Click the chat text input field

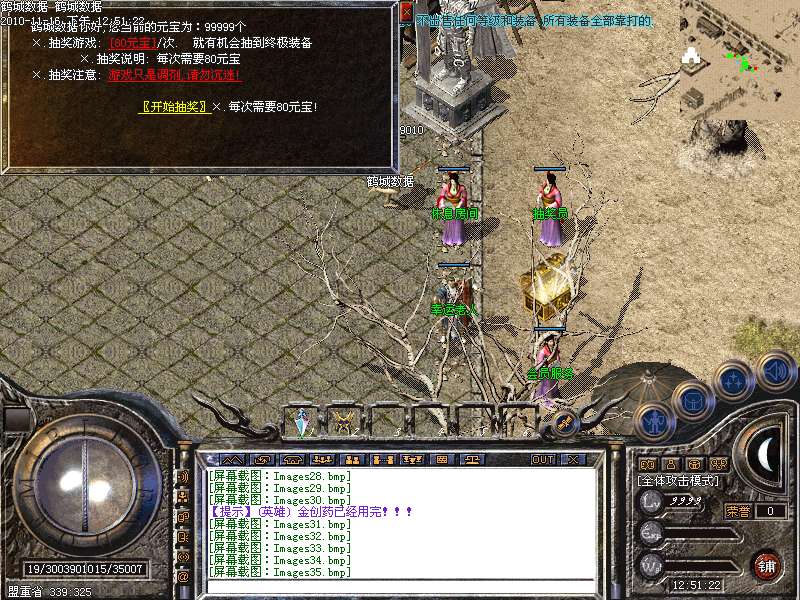pos(400,587)
